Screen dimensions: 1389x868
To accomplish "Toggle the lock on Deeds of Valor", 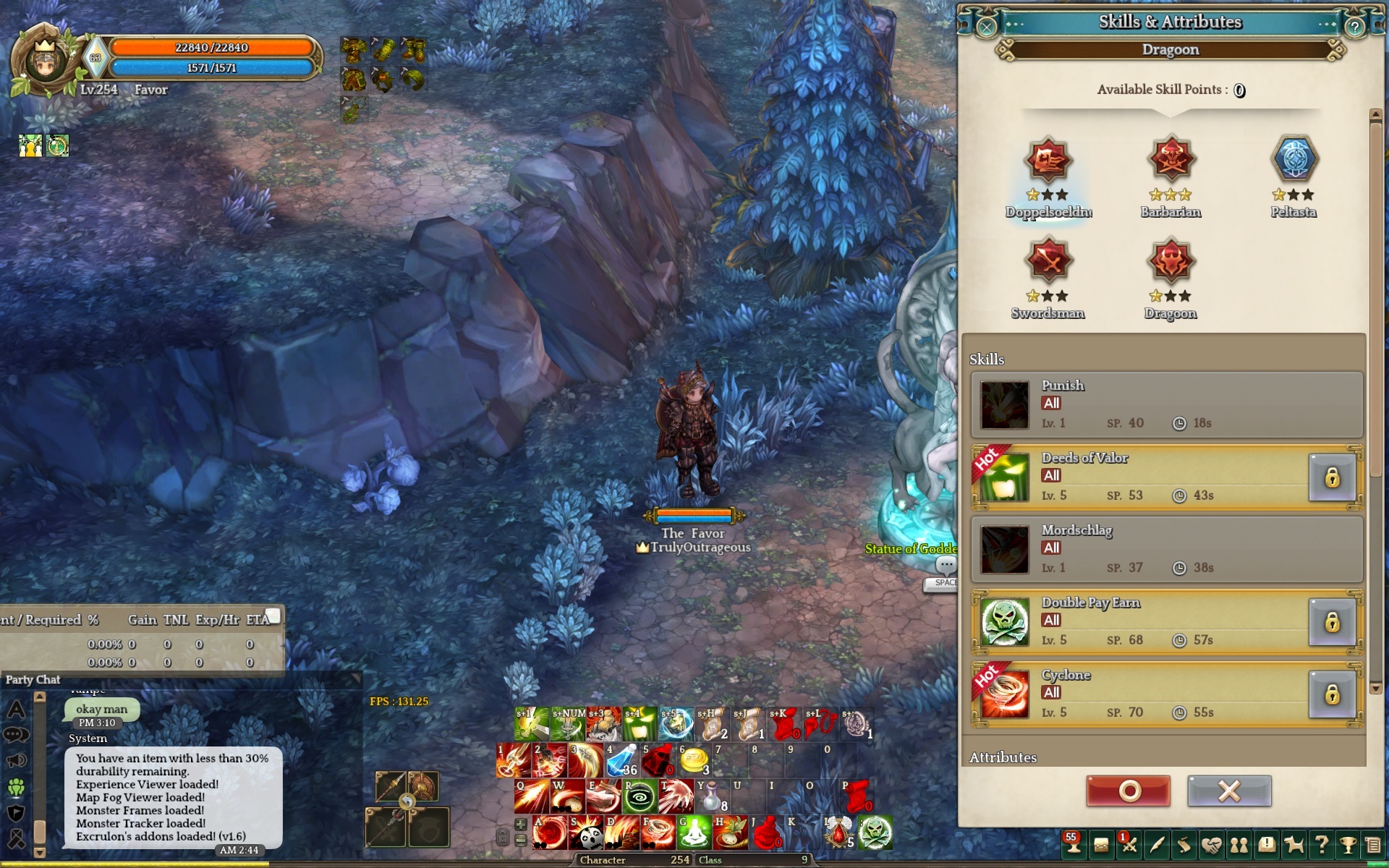I will click(1332, 478).
